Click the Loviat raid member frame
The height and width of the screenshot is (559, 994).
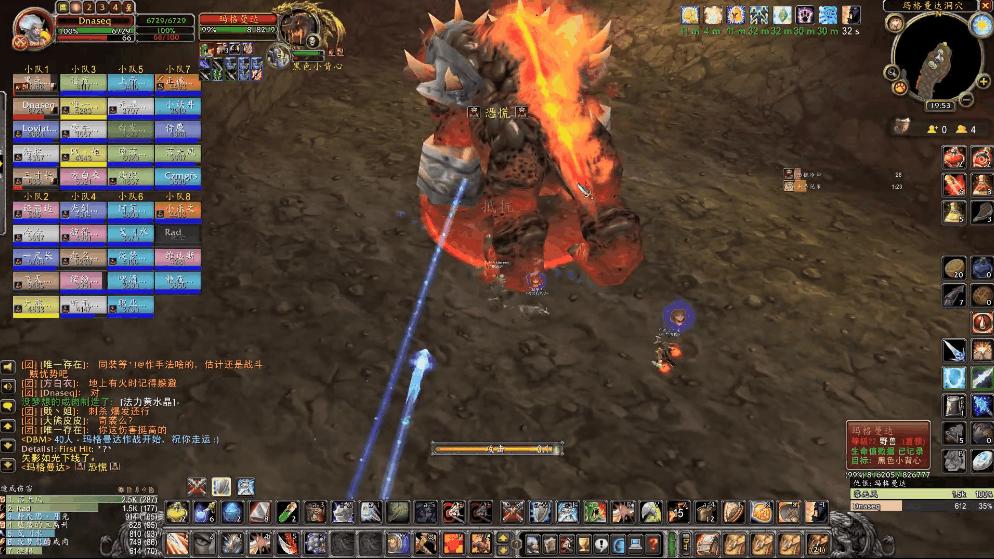tap(35, 129)
